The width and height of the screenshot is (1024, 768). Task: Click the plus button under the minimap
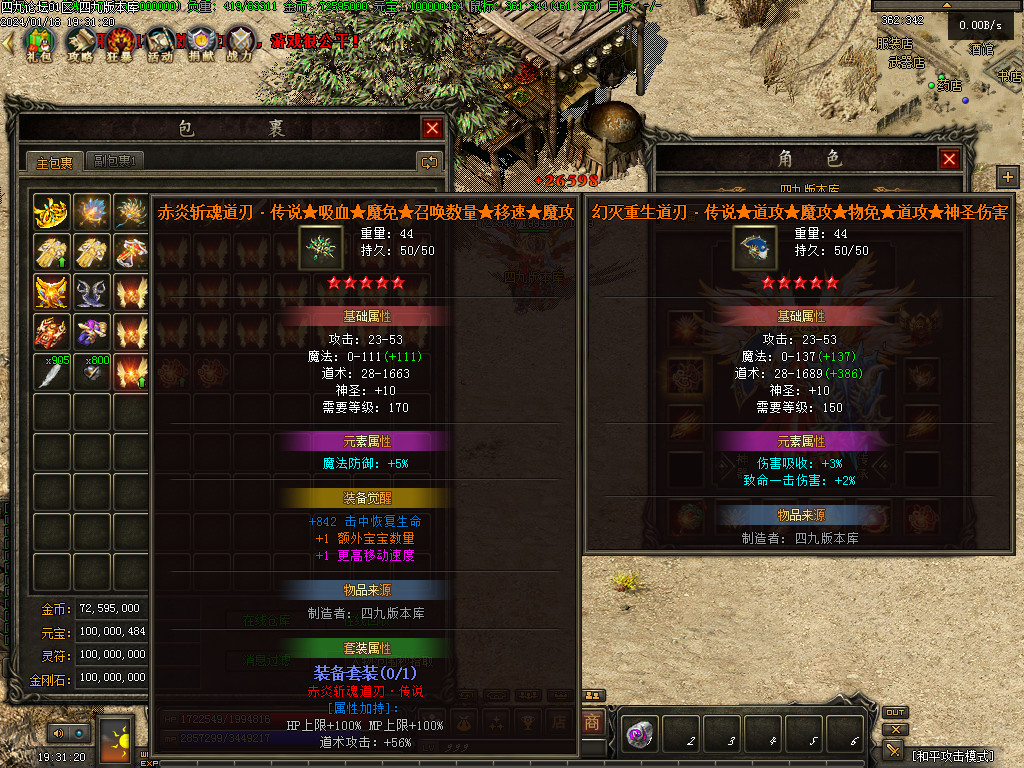pyautogui.click(x=1007, y=177)
